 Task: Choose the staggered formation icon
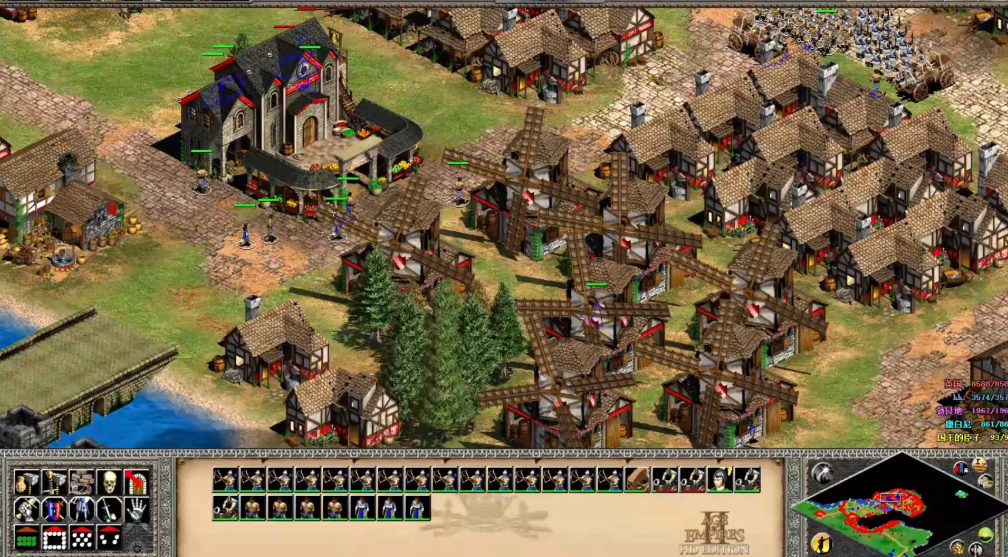[x=82, y=538]
